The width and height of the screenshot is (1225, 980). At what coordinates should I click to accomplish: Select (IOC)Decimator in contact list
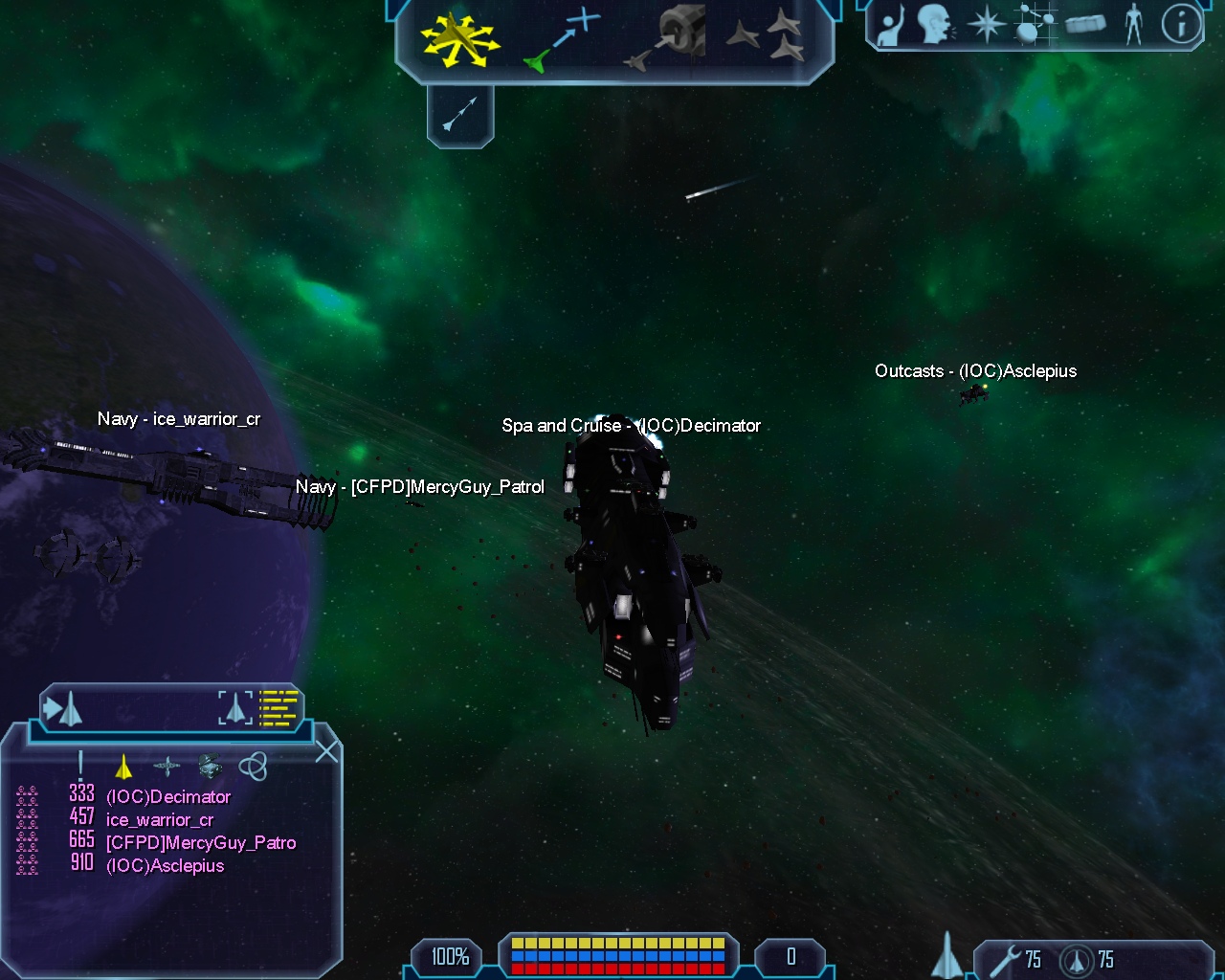[x=168, y=796]
